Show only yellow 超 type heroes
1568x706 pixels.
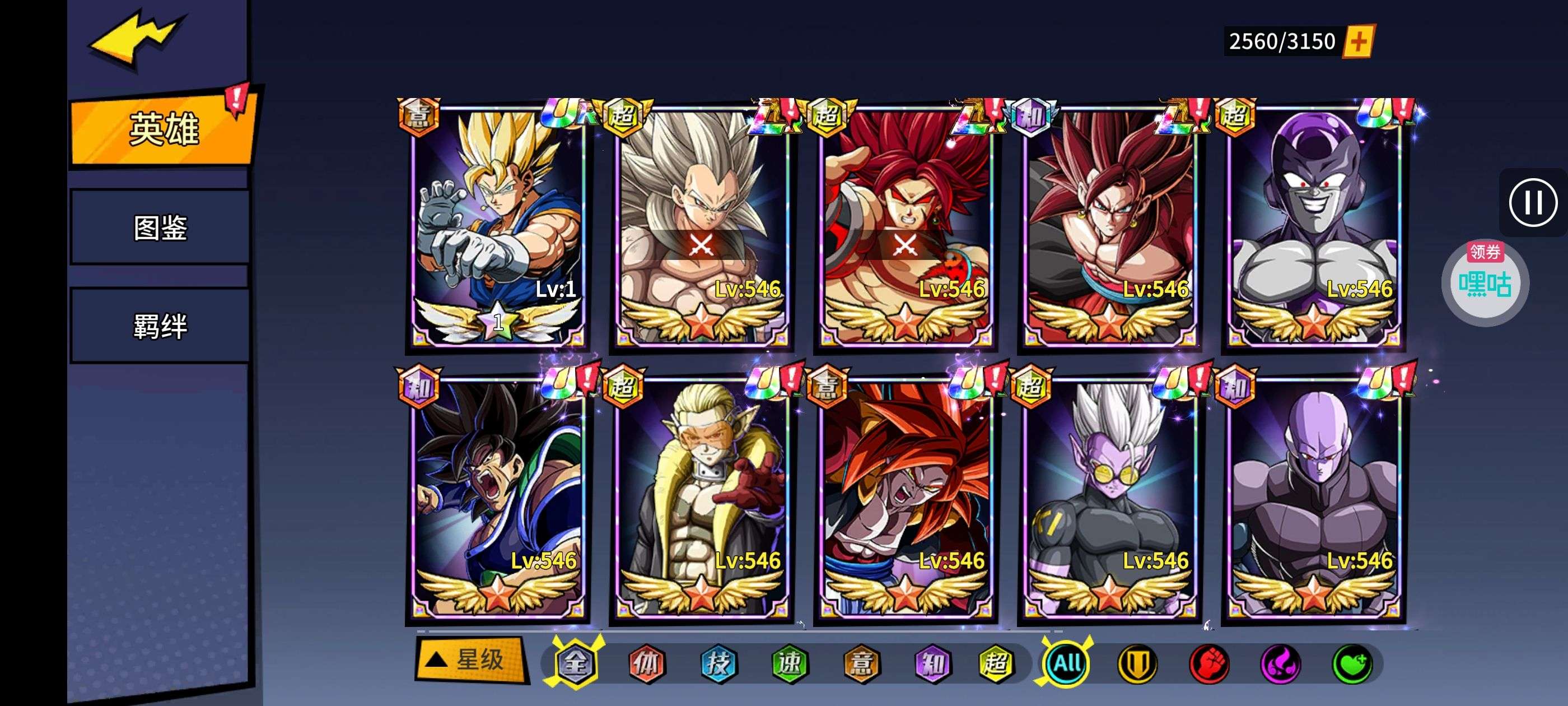tap(996, 663)
